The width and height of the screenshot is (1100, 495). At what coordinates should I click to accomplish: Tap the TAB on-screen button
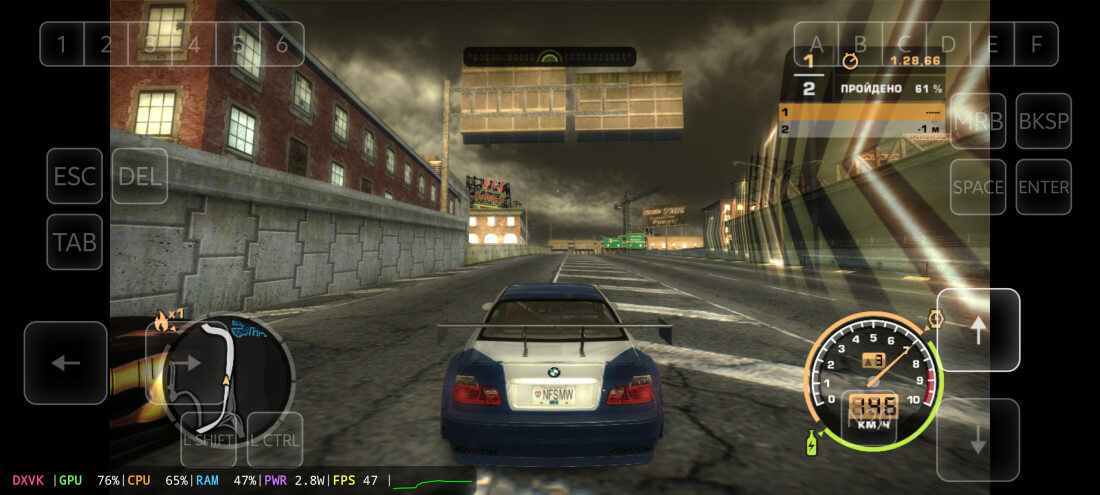75,242
